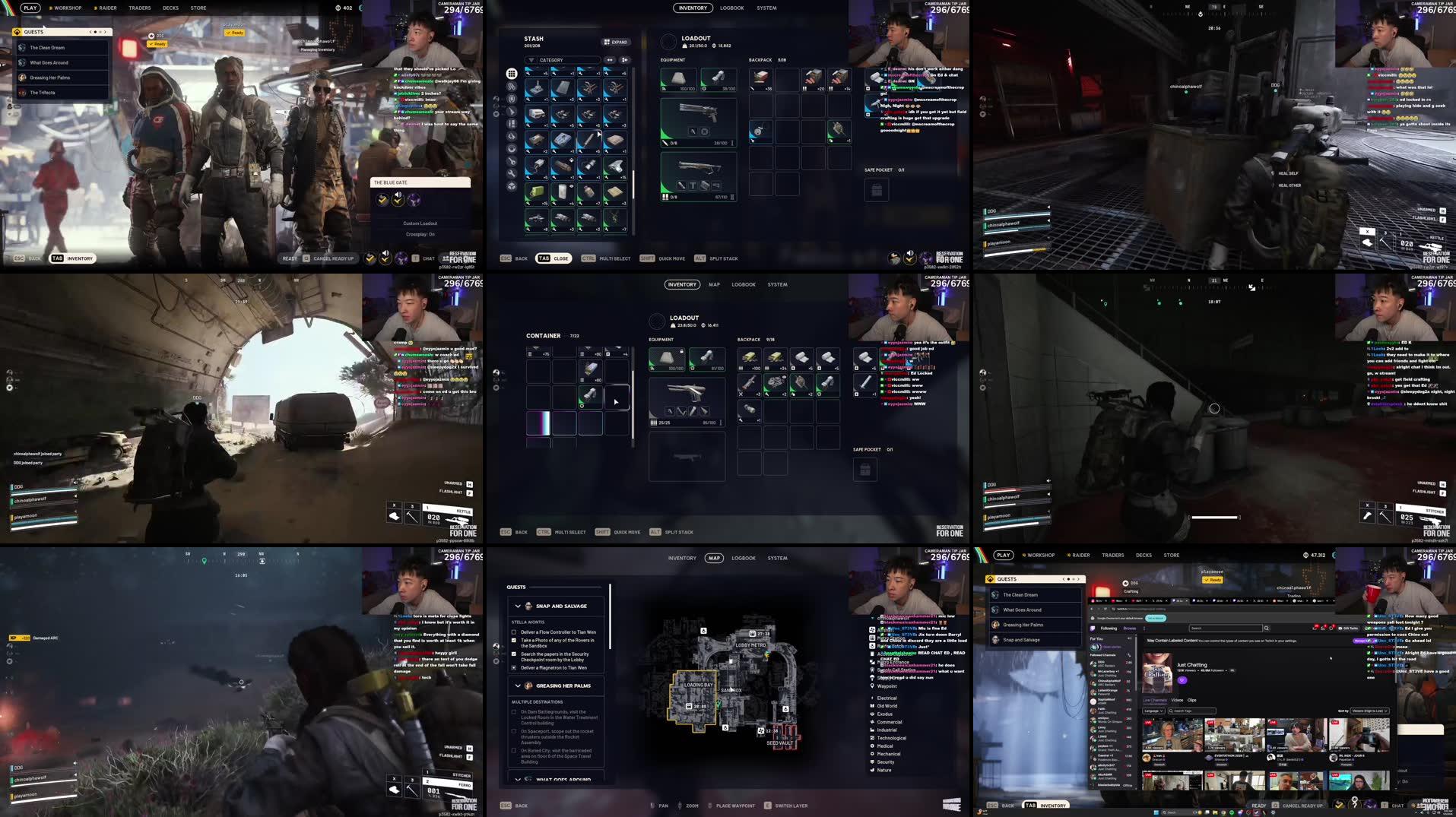Expand the What Goes Around quest section
1456x817 pixels.
519,780
